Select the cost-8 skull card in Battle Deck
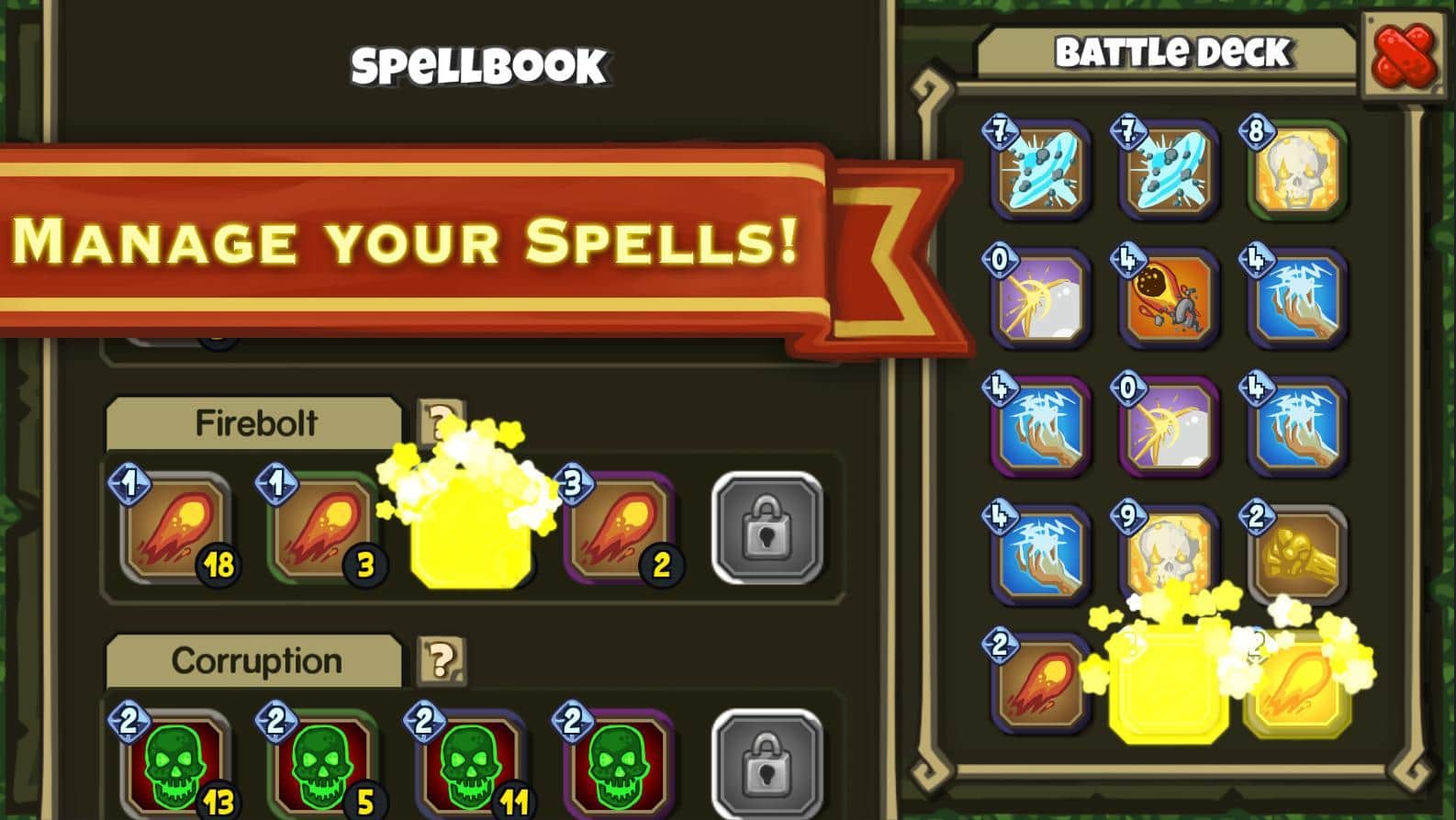 tap(1296, 172)
